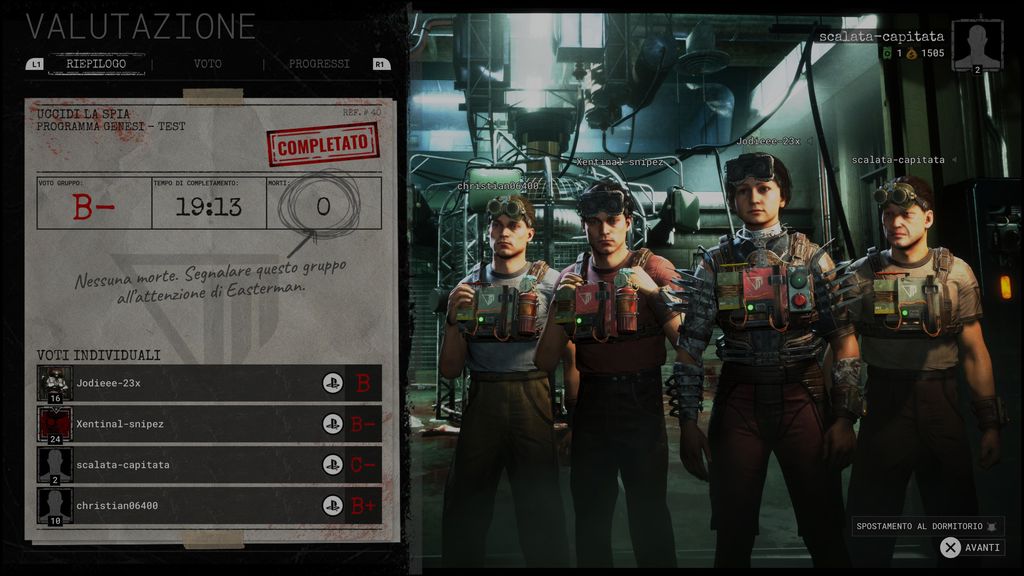Open scalata-capitata profile avatar top right
1024x576 pixels.
977,46
